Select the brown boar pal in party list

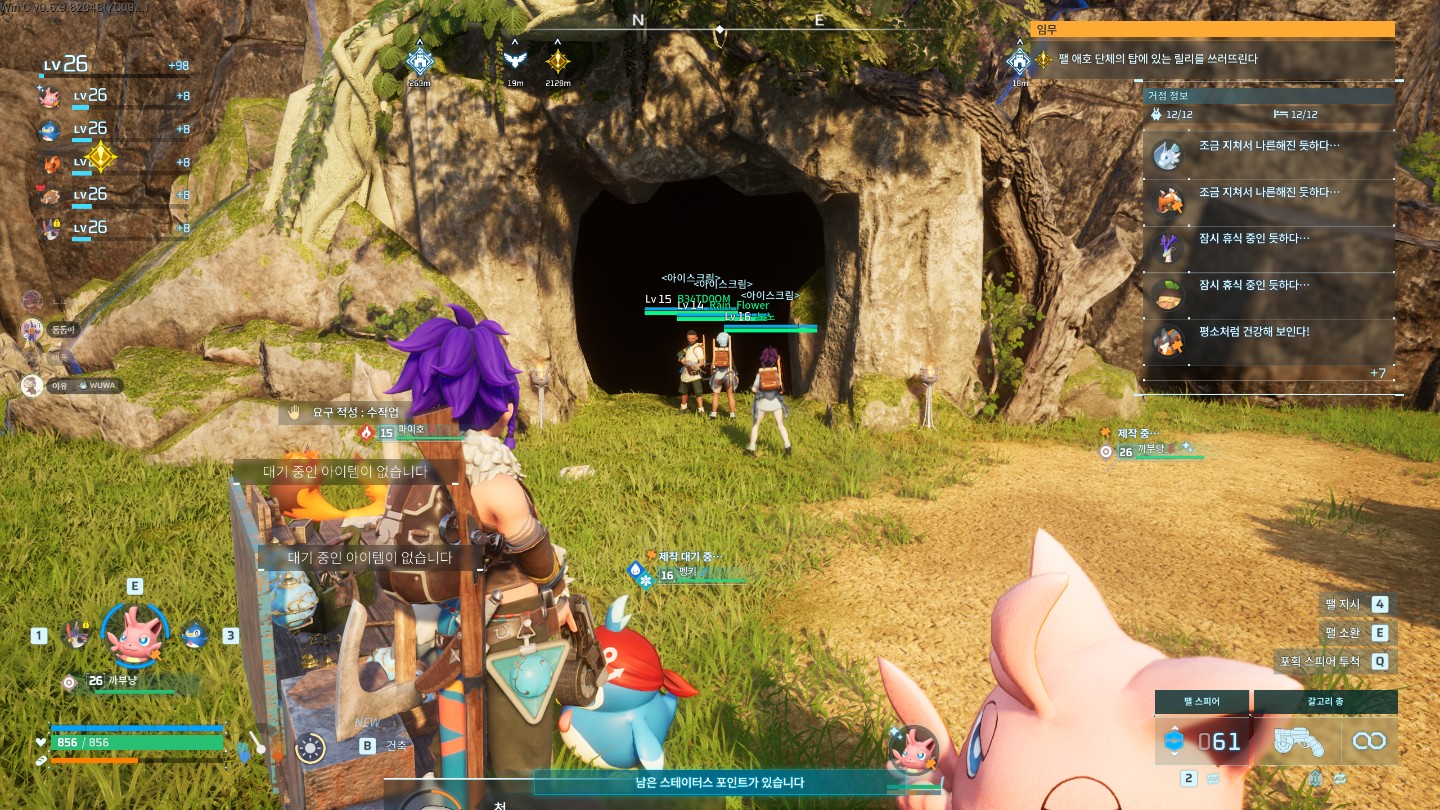click(50, 196)
